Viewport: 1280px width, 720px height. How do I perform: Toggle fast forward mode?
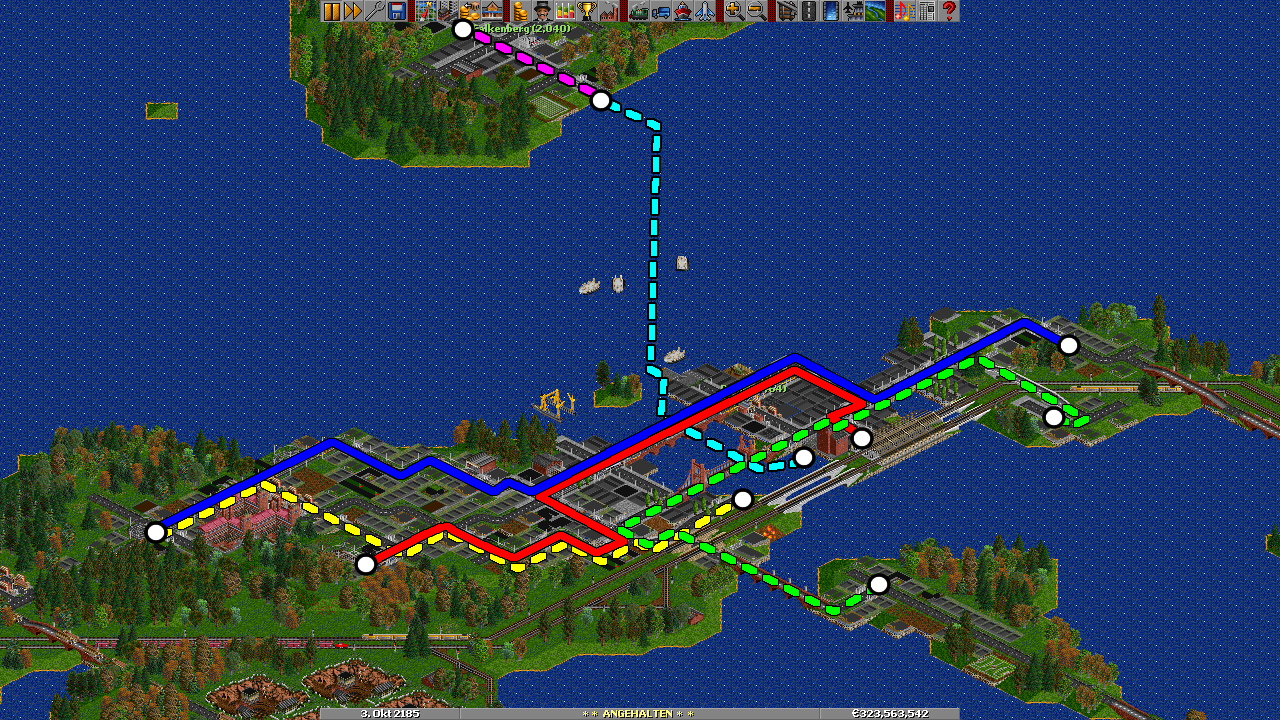(x=353, y=11)
